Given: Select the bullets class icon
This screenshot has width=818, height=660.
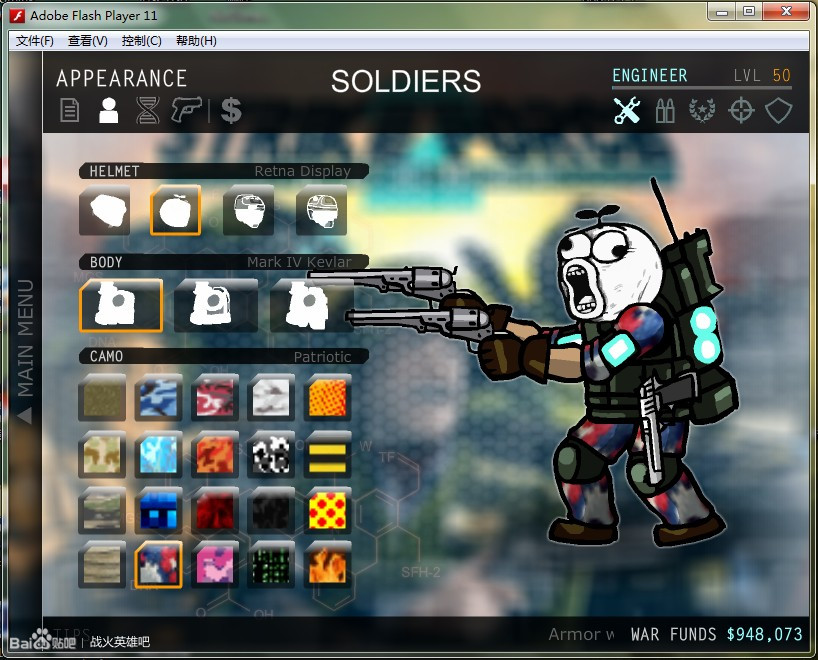Looking at the screenshot, I should pos(665,110).
